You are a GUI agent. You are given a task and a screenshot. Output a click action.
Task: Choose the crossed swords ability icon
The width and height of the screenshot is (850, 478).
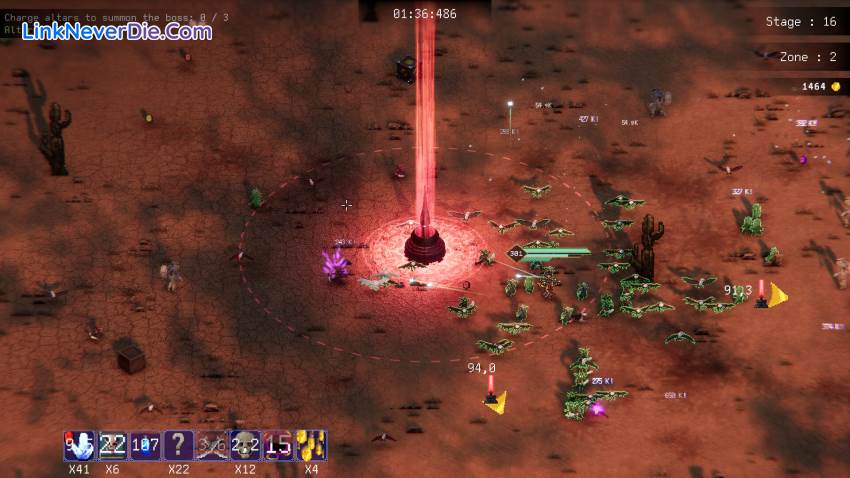(212, 445)
